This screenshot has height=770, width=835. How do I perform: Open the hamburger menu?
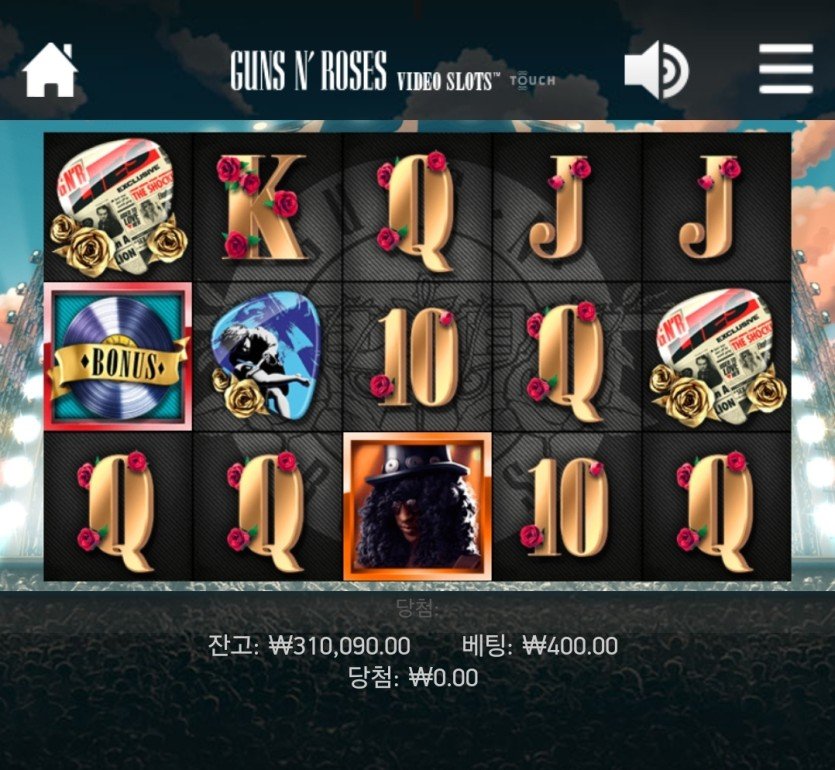pos(786,70)
